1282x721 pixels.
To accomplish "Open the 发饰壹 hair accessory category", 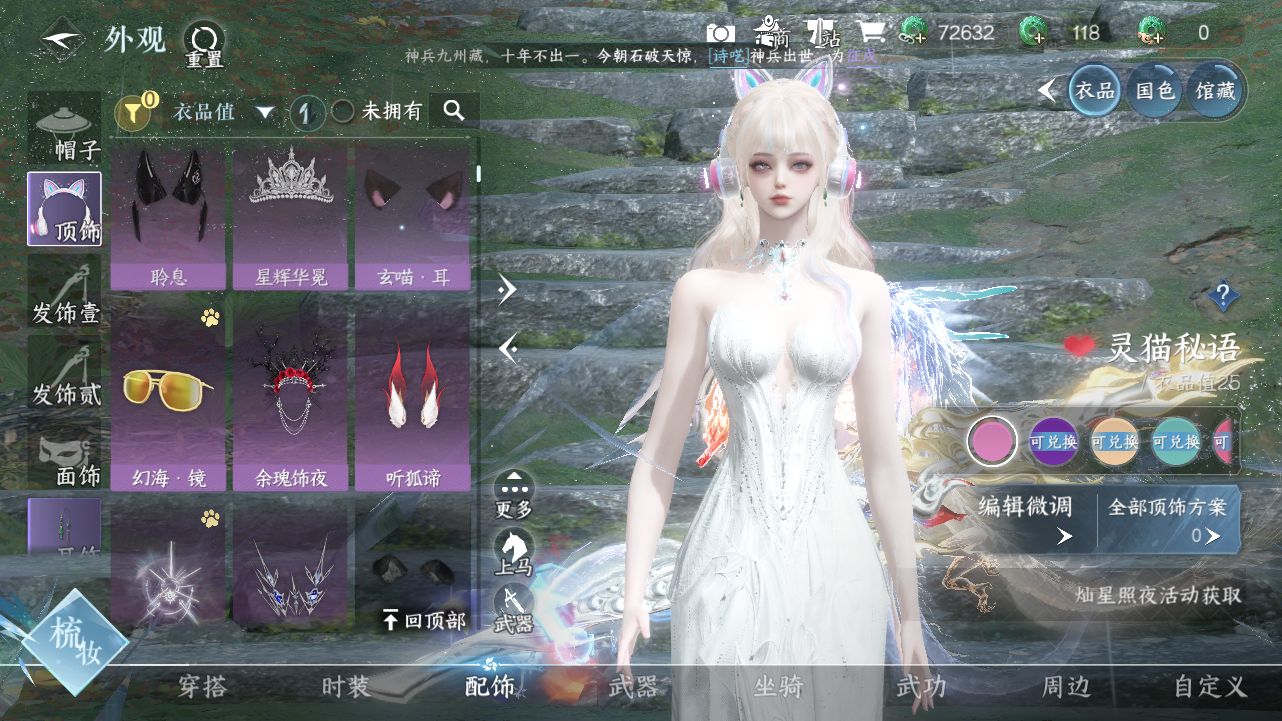I will [65, 294].
